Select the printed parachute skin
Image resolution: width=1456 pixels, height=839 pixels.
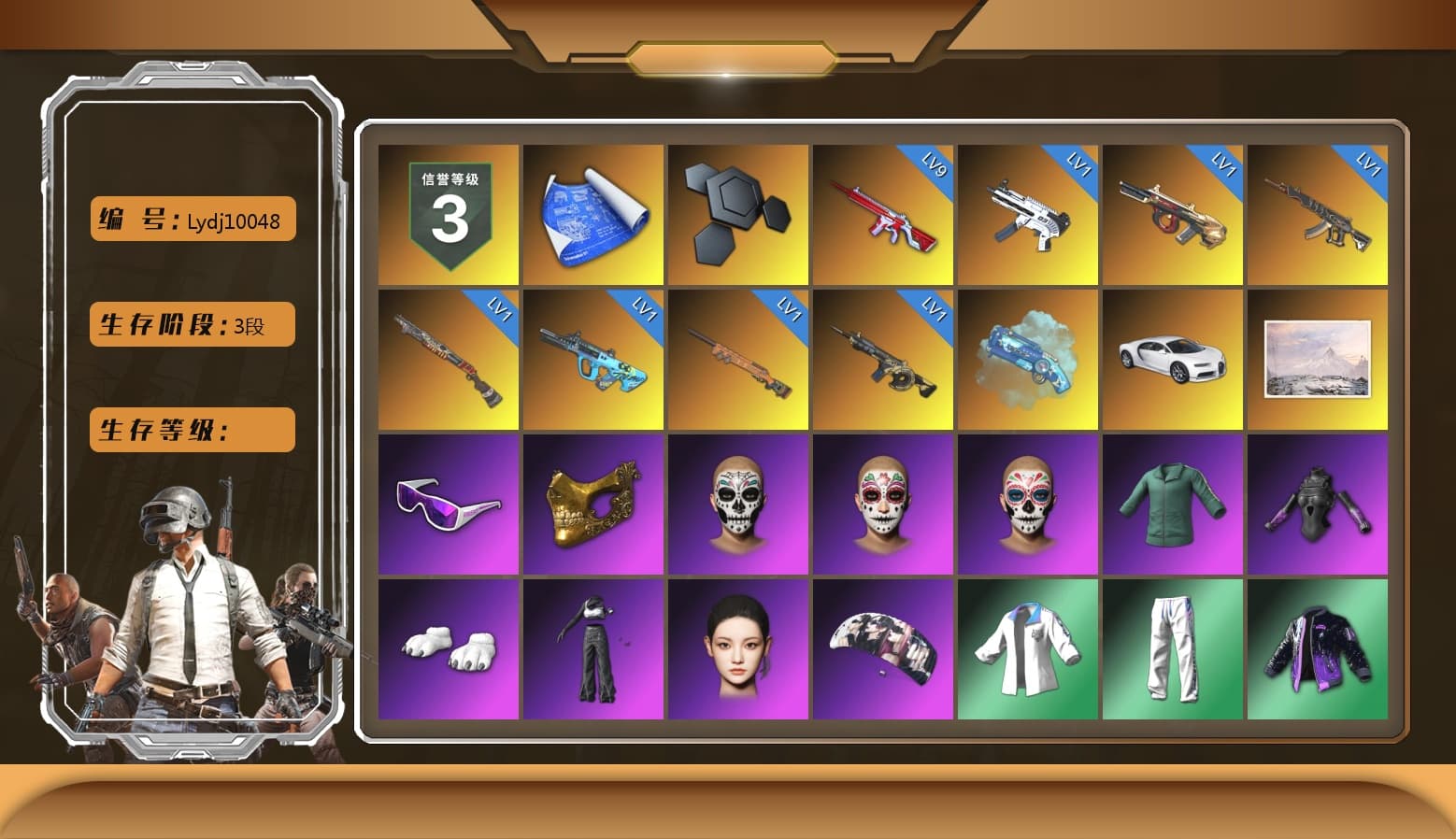point(883,647)
